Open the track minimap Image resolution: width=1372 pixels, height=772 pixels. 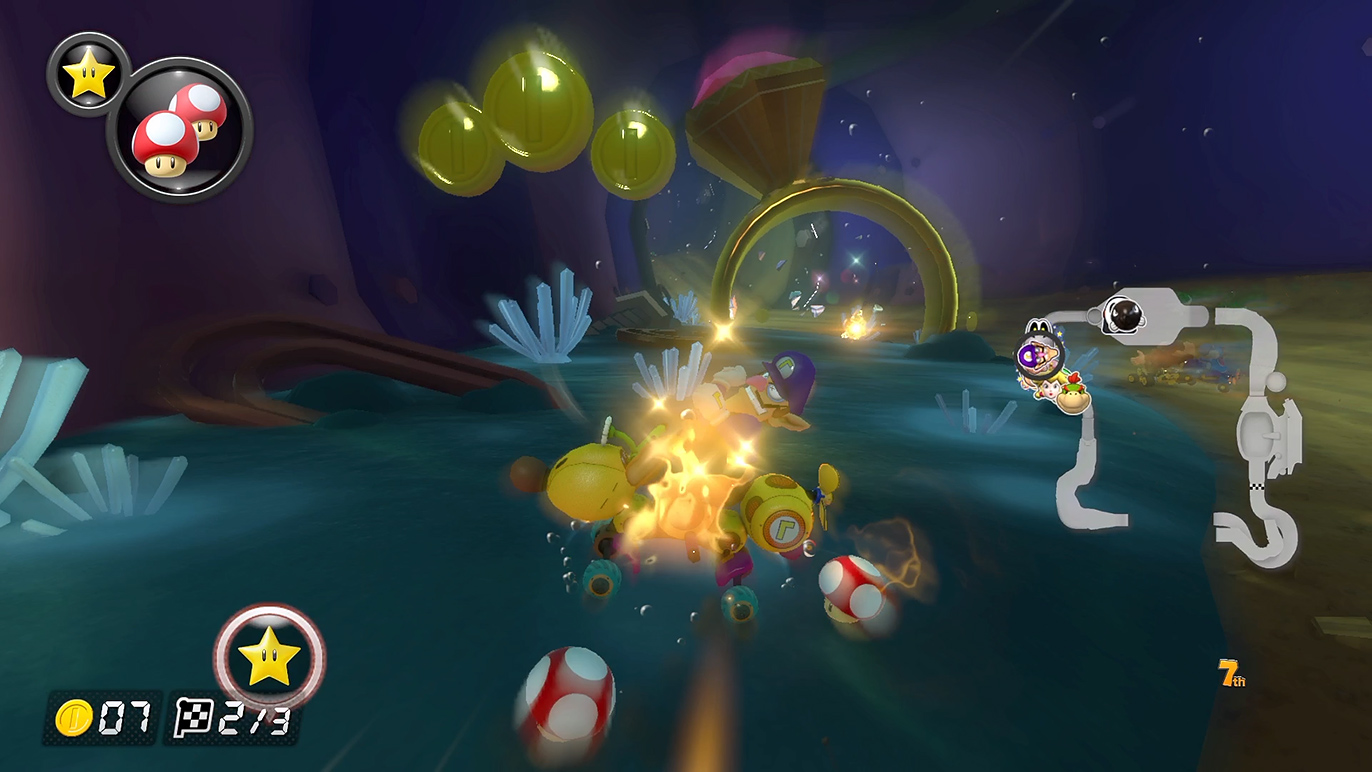pyautogui.click(x=1180, y=420)
